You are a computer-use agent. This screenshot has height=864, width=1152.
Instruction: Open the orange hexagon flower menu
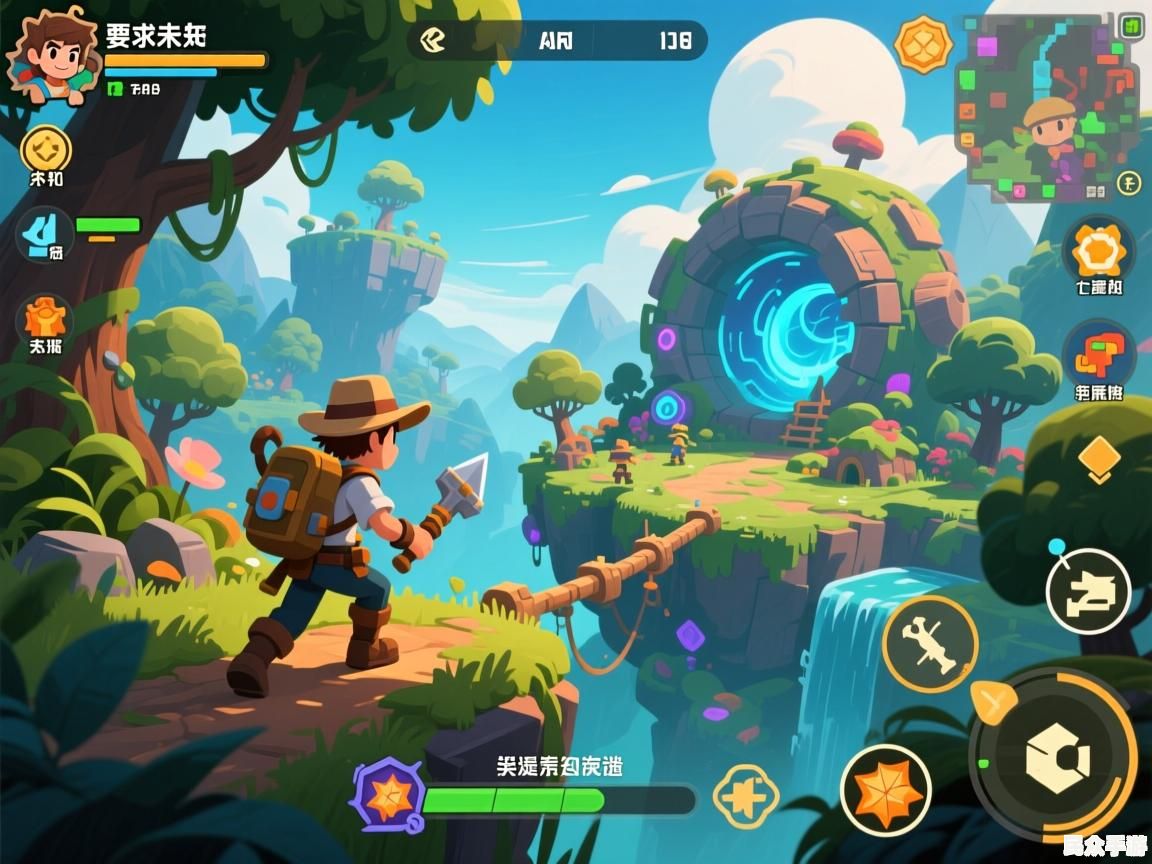point(1098,251)
